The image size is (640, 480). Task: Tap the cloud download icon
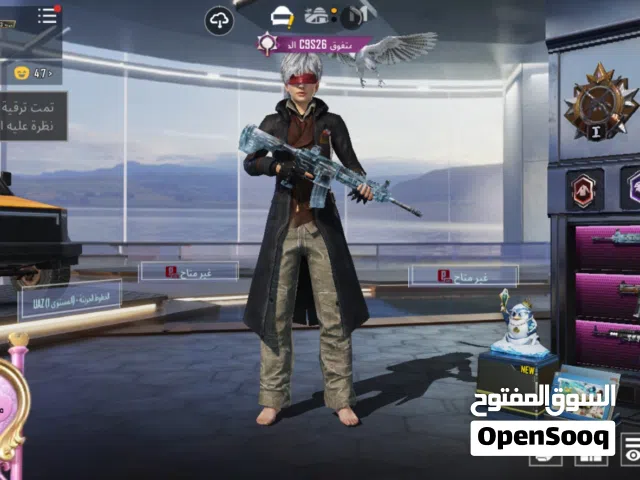tap(219, 19)
